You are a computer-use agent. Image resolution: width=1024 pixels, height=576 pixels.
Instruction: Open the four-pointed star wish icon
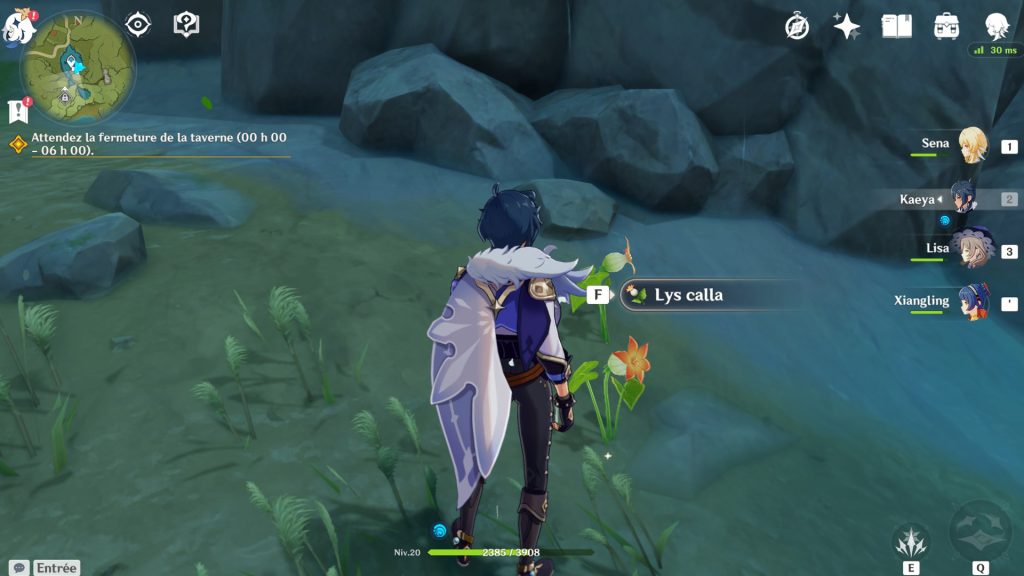847,27
